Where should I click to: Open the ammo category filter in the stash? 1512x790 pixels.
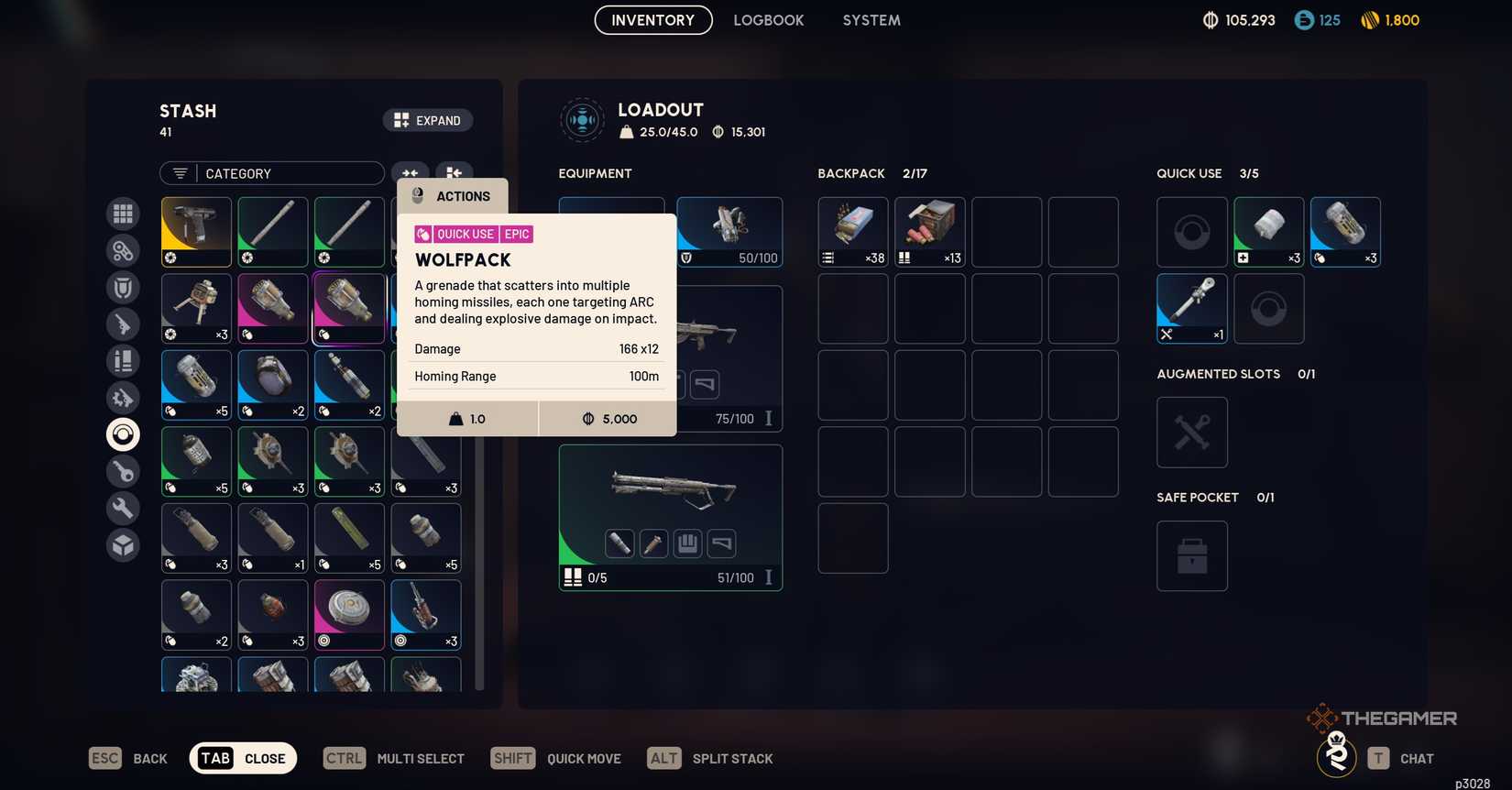point(123,360)
